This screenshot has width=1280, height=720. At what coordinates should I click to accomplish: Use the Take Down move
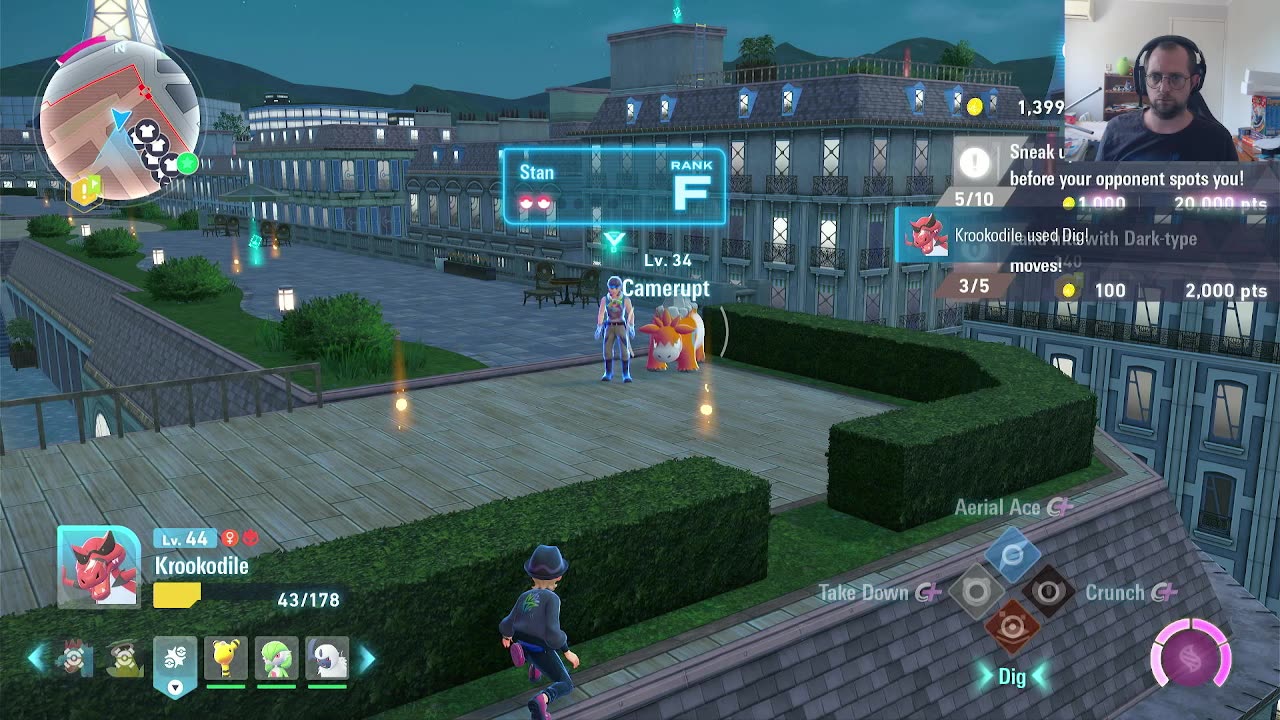pos(976,592)
